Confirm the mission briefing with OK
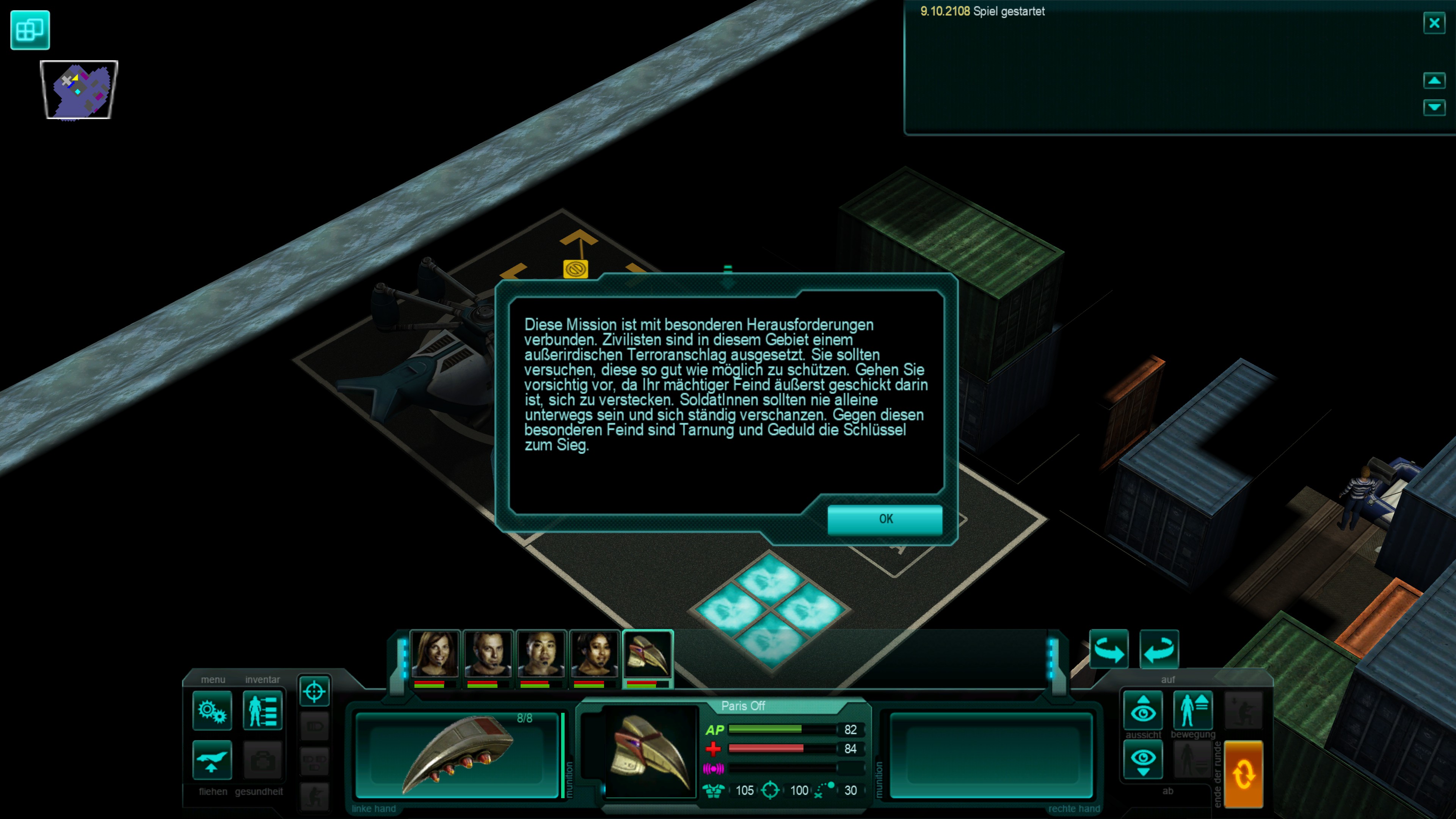This screenshot has height=819, width=1456. (885, 519)
